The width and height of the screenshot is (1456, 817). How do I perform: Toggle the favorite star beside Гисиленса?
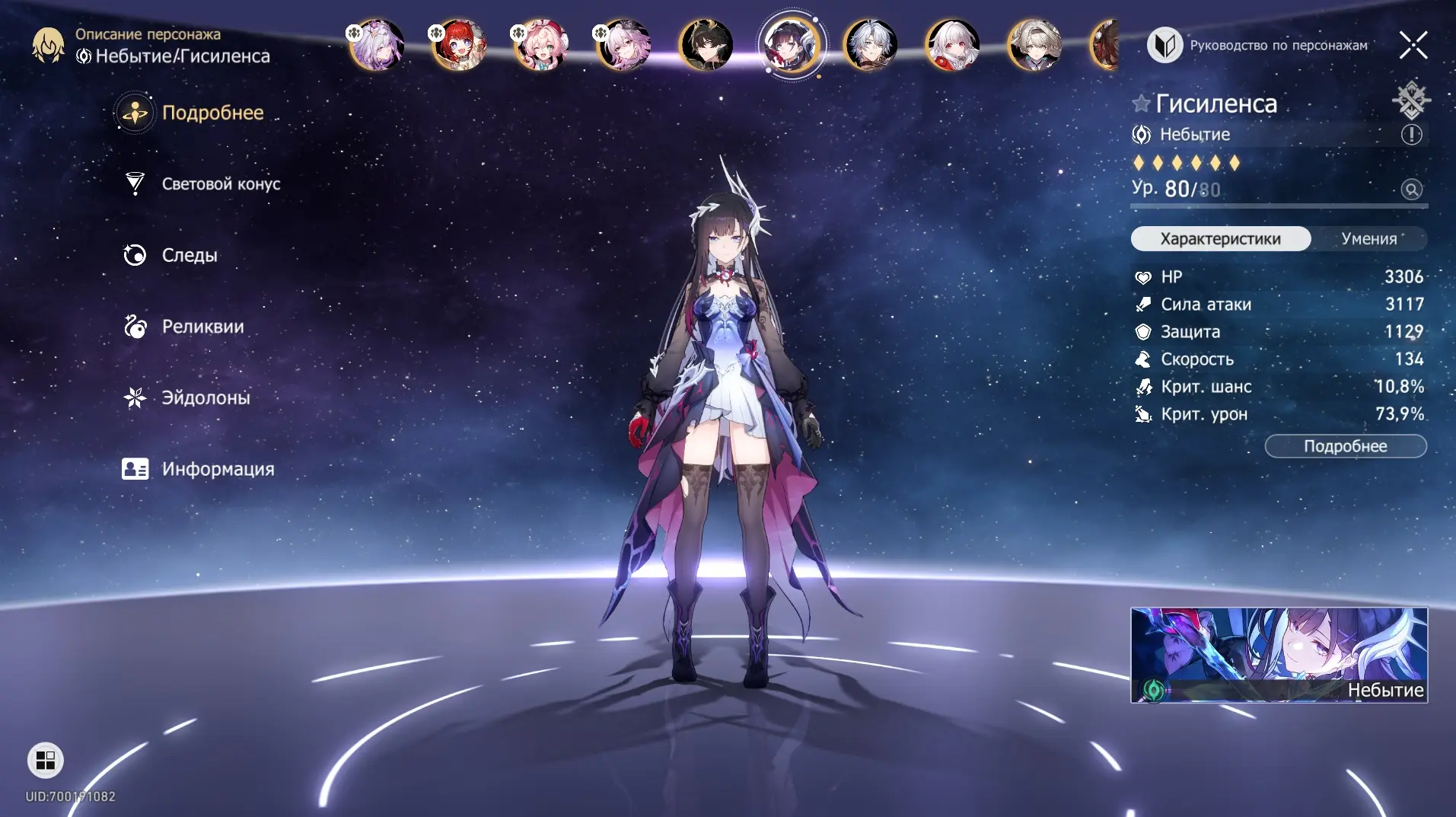tap(1140, 104)
